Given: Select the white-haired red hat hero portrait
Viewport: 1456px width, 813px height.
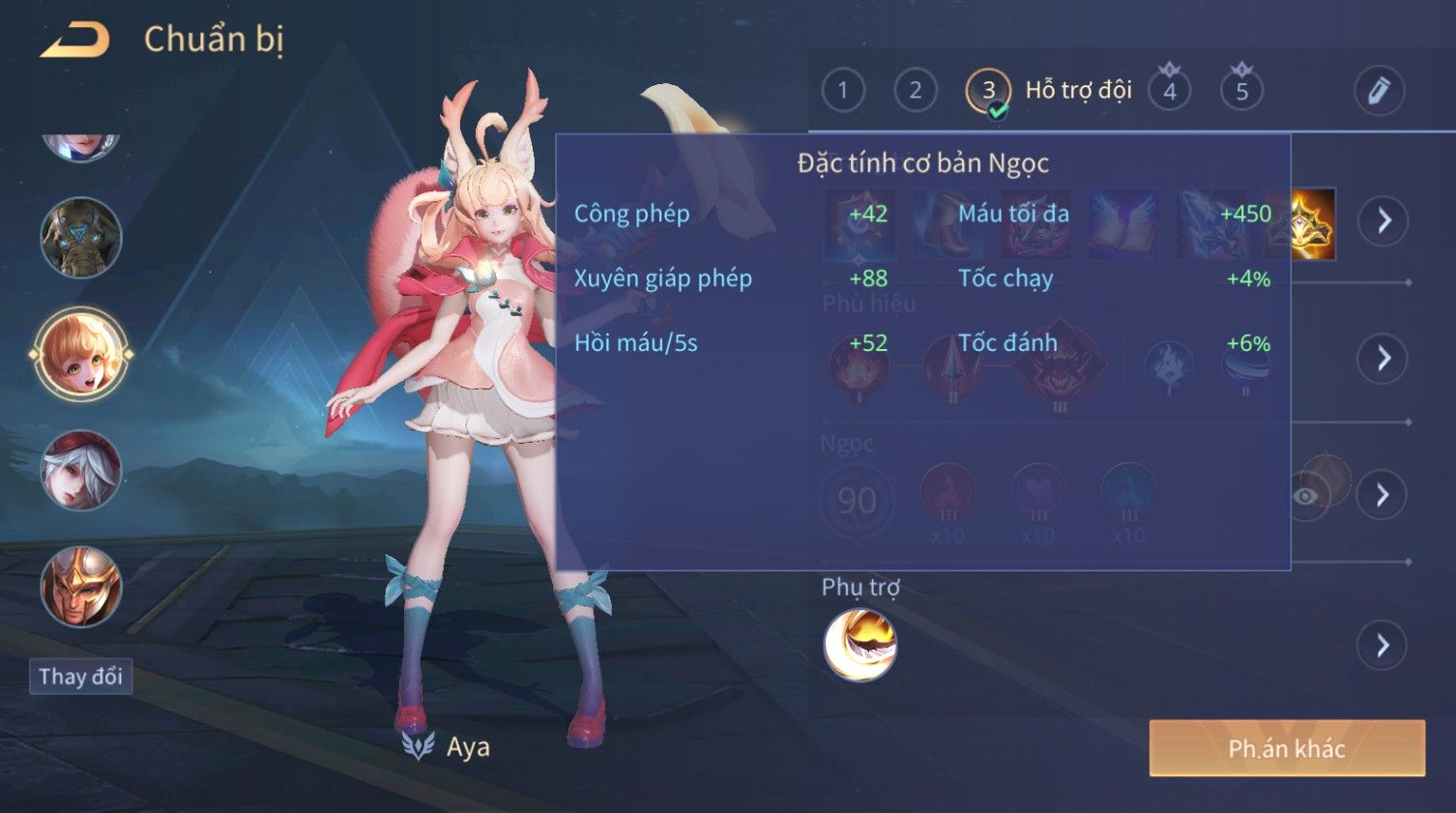Looking at the screenshot, I should (x=81, y=471).
